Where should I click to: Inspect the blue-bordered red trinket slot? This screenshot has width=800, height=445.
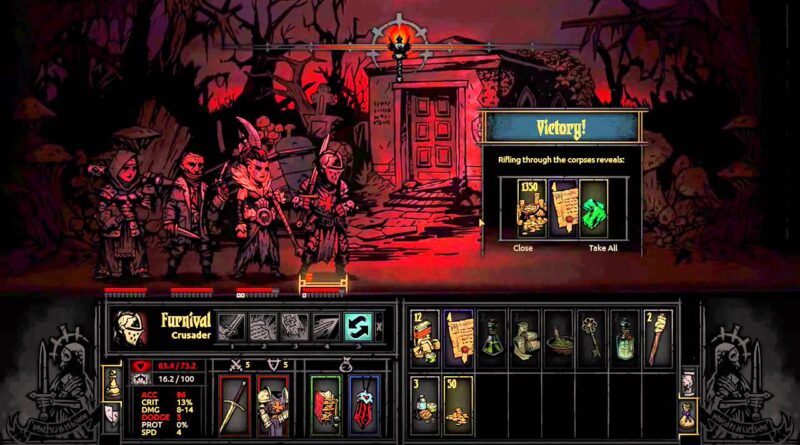coord(363,405)
